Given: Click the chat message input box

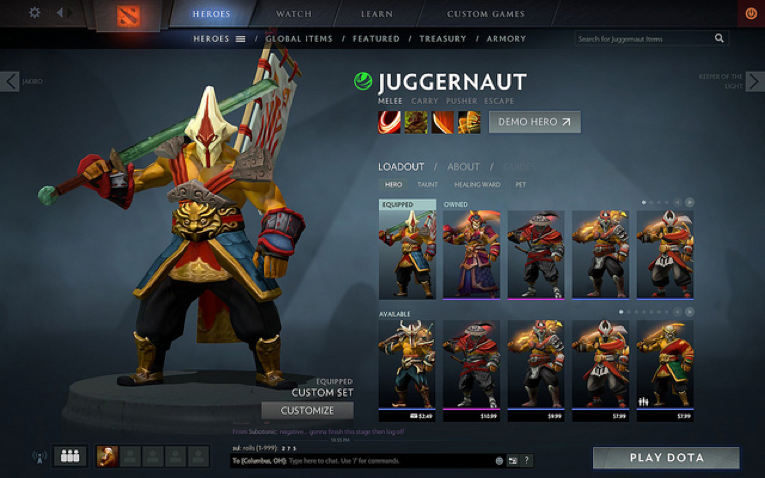Looking at the screenshot, I should [x=360, y=461].
